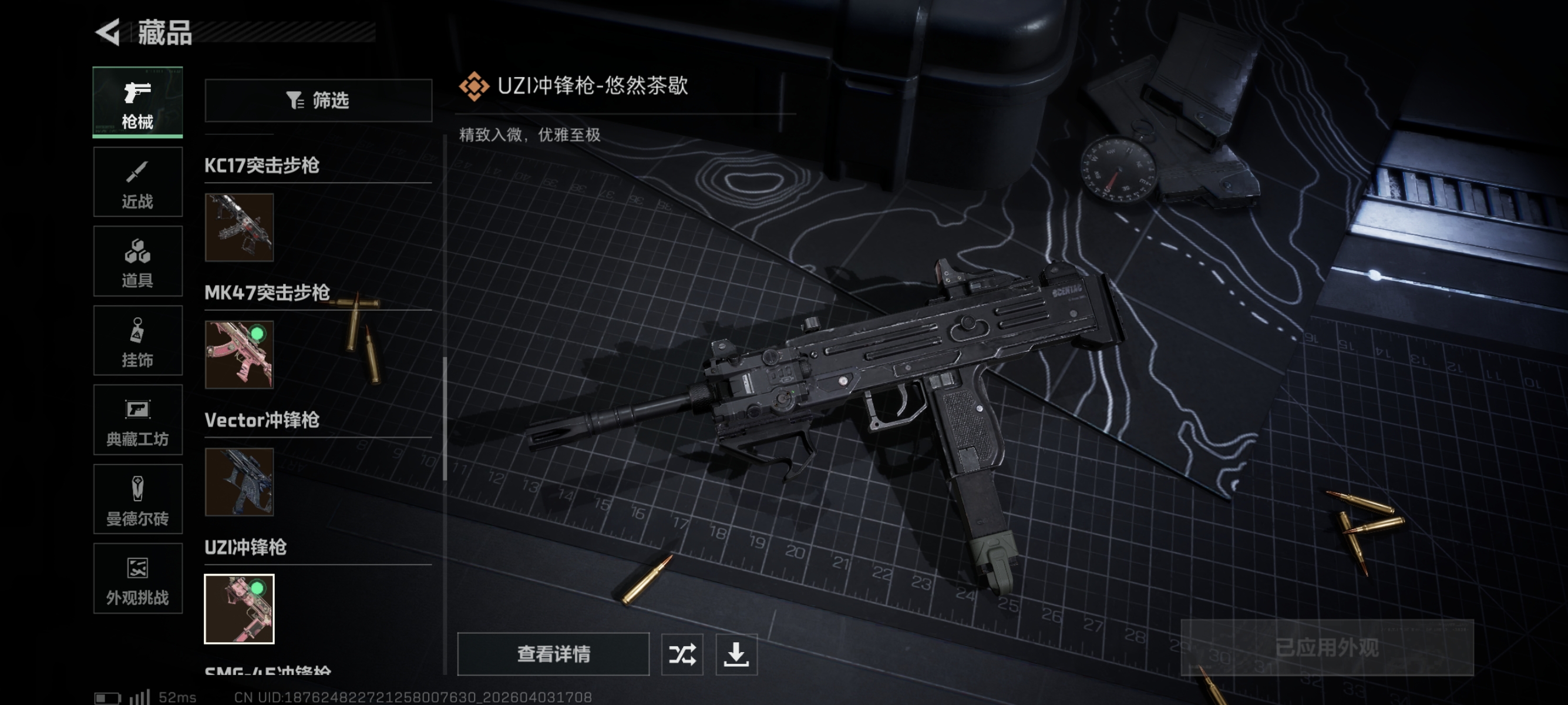Open the 挂饰 charms category
The height and width of the screenshot is (705, 1568).
(137, 340)
